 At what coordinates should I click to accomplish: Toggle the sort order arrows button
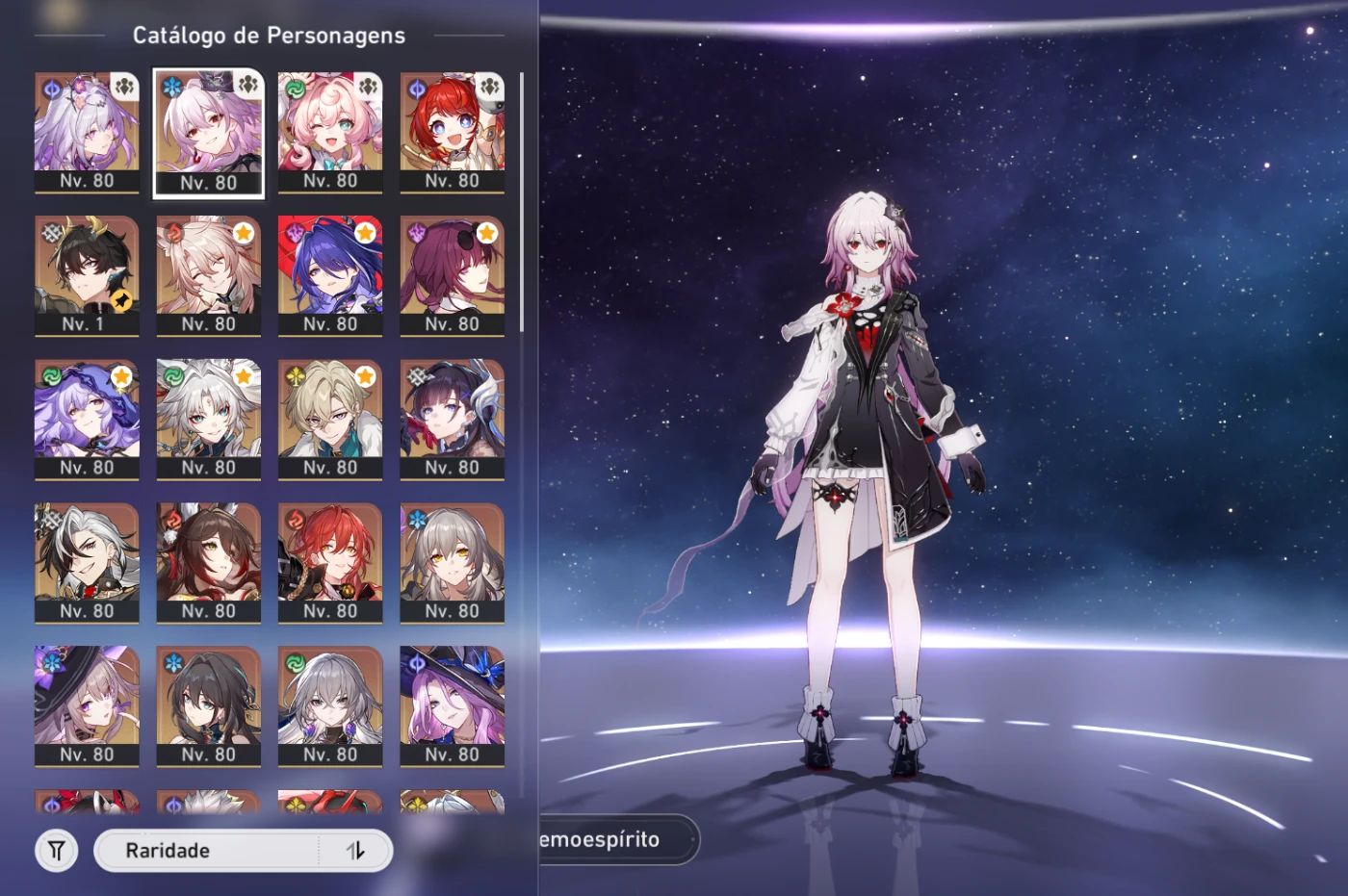click(x=355, y=851)
